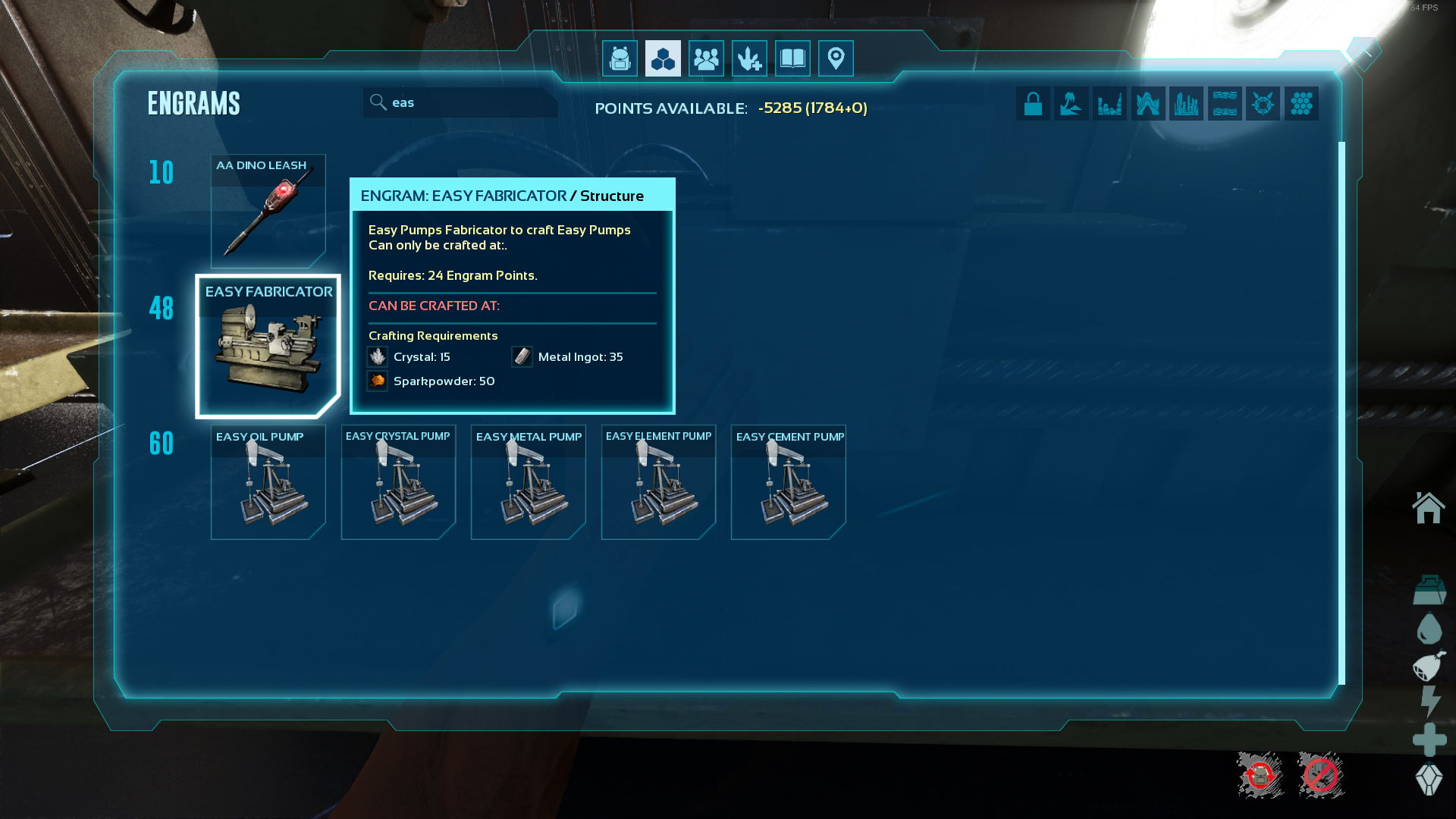Select the Easy Metal Pump engram
Image resolution: width=1456 pixels, height=819 pixels.
529,482
